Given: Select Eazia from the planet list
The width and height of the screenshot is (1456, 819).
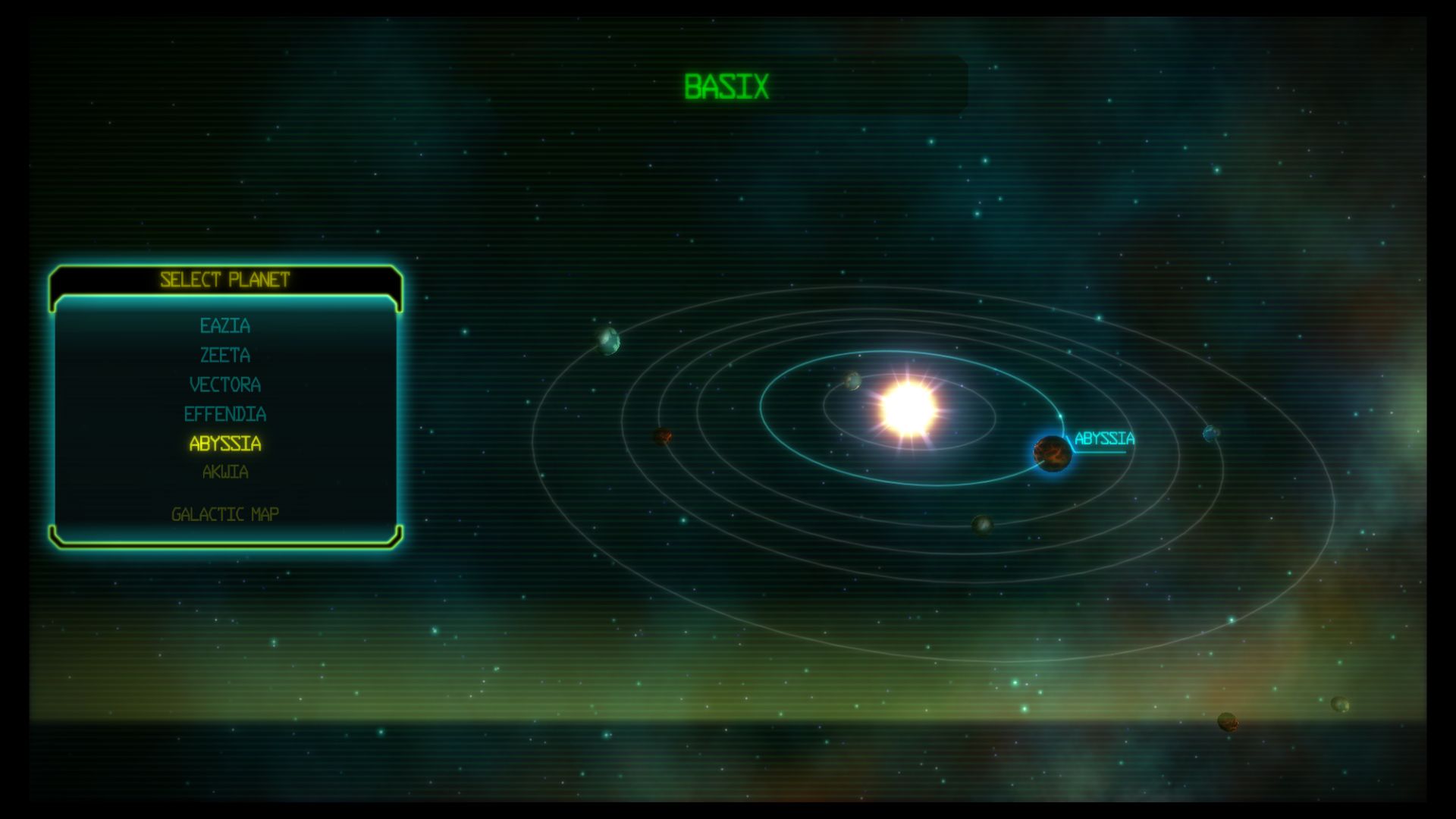Looking at the screenshot, I should [225, 327].
